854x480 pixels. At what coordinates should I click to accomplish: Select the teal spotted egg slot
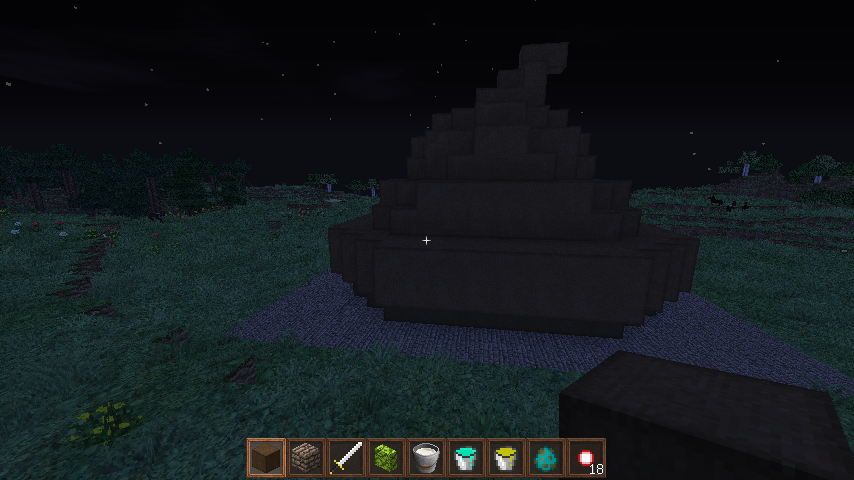[546, 458]
